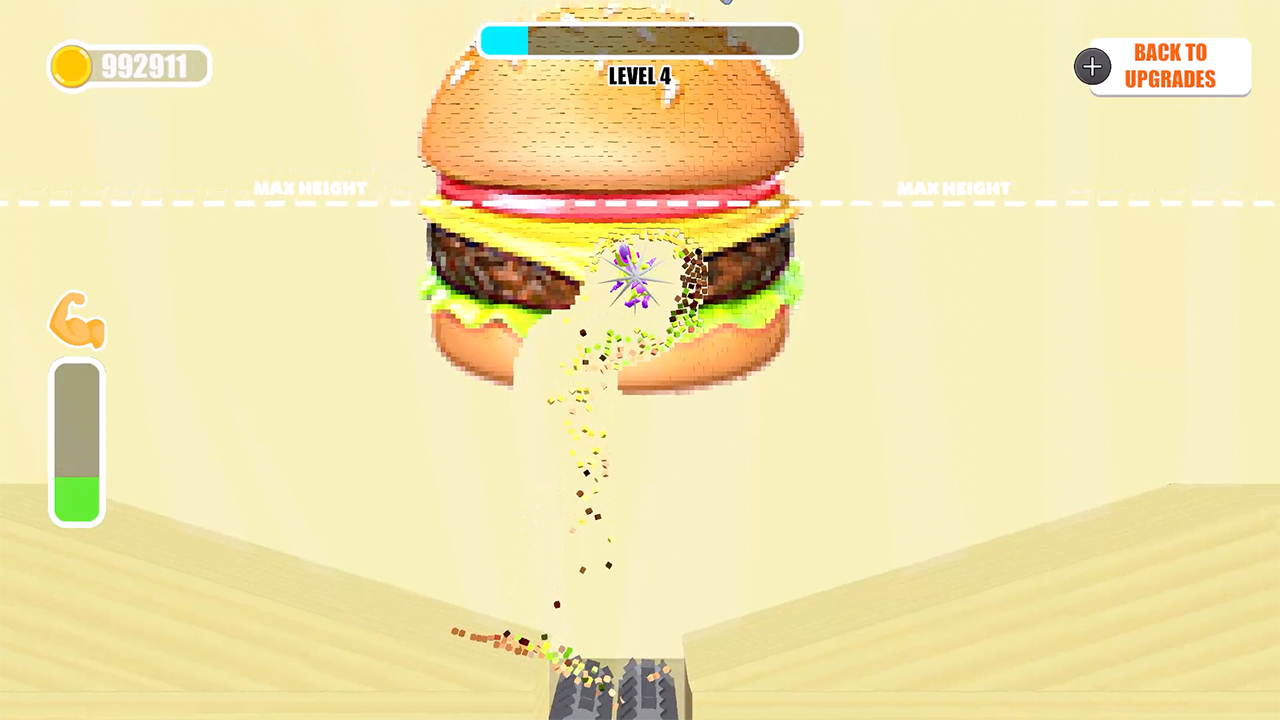Click the level progress bar
This screenshot has height=720, width=1280.
[x=640, y=40]
